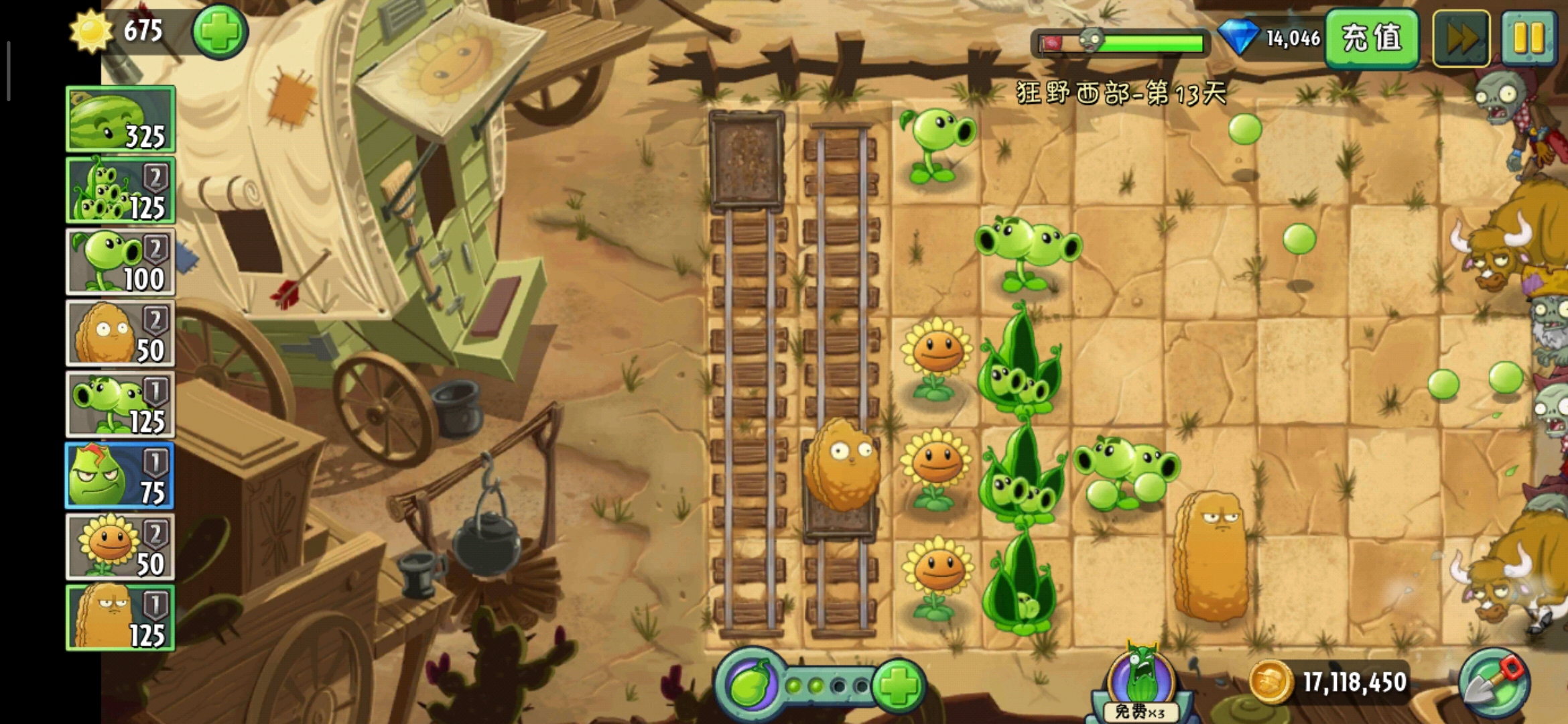
Task: Toggle fast-forward speed
Action: [x=1461, y=38]
